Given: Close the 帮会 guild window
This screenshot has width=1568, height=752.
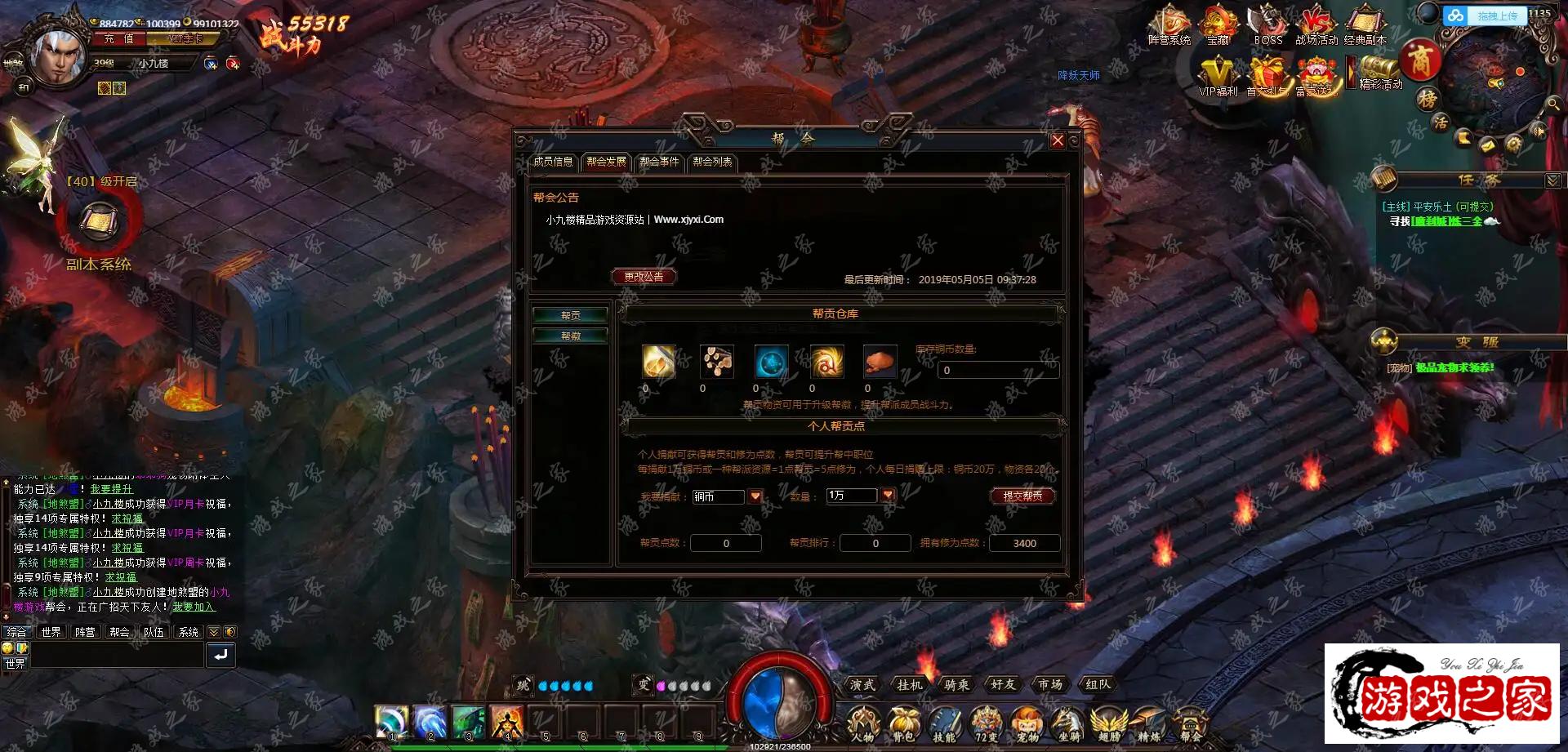Looking at the screenshot, I should point(1058,140).
